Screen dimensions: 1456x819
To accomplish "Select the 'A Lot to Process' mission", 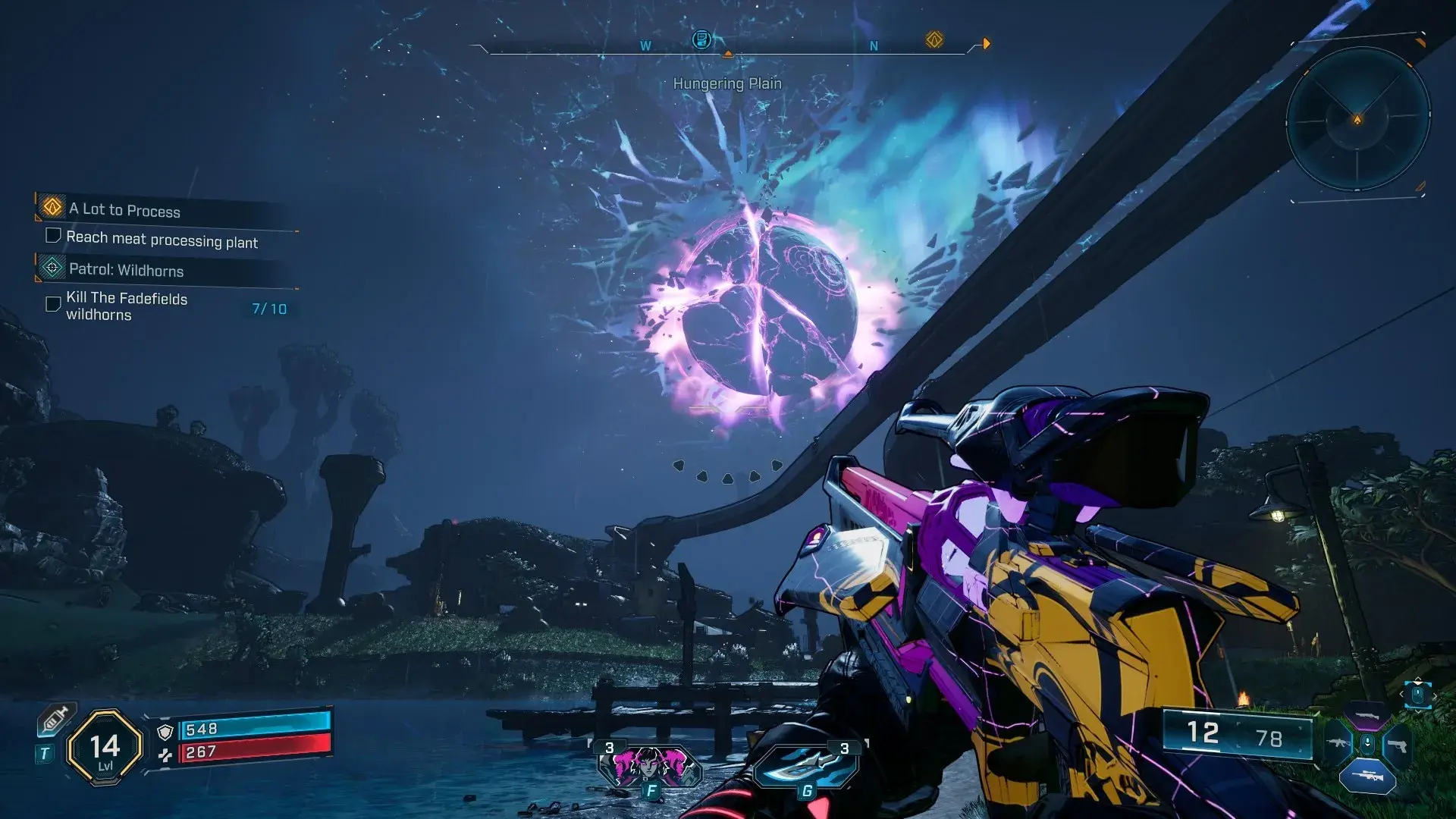I will [125, 209].
